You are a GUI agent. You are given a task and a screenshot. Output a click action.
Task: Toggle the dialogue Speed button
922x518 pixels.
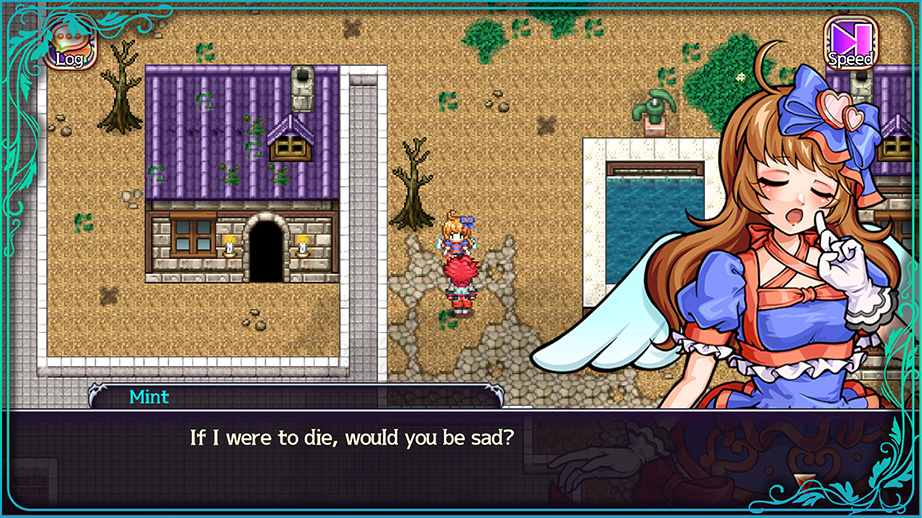click(850, 43)
